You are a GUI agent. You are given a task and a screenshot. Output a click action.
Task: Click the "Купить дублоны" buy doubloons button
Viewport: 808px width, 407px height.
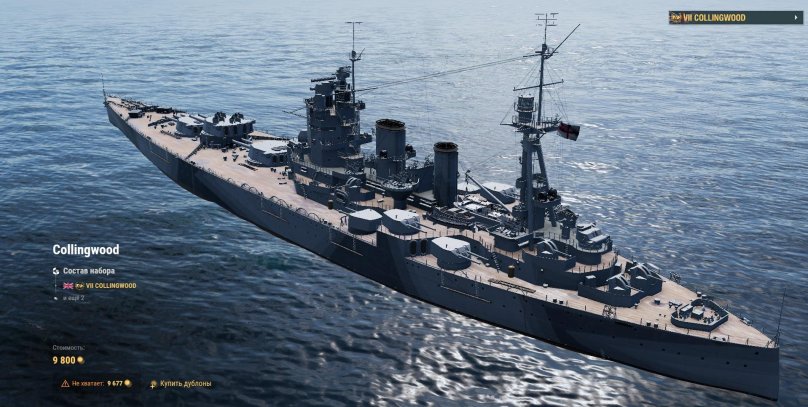coord(181,383)
